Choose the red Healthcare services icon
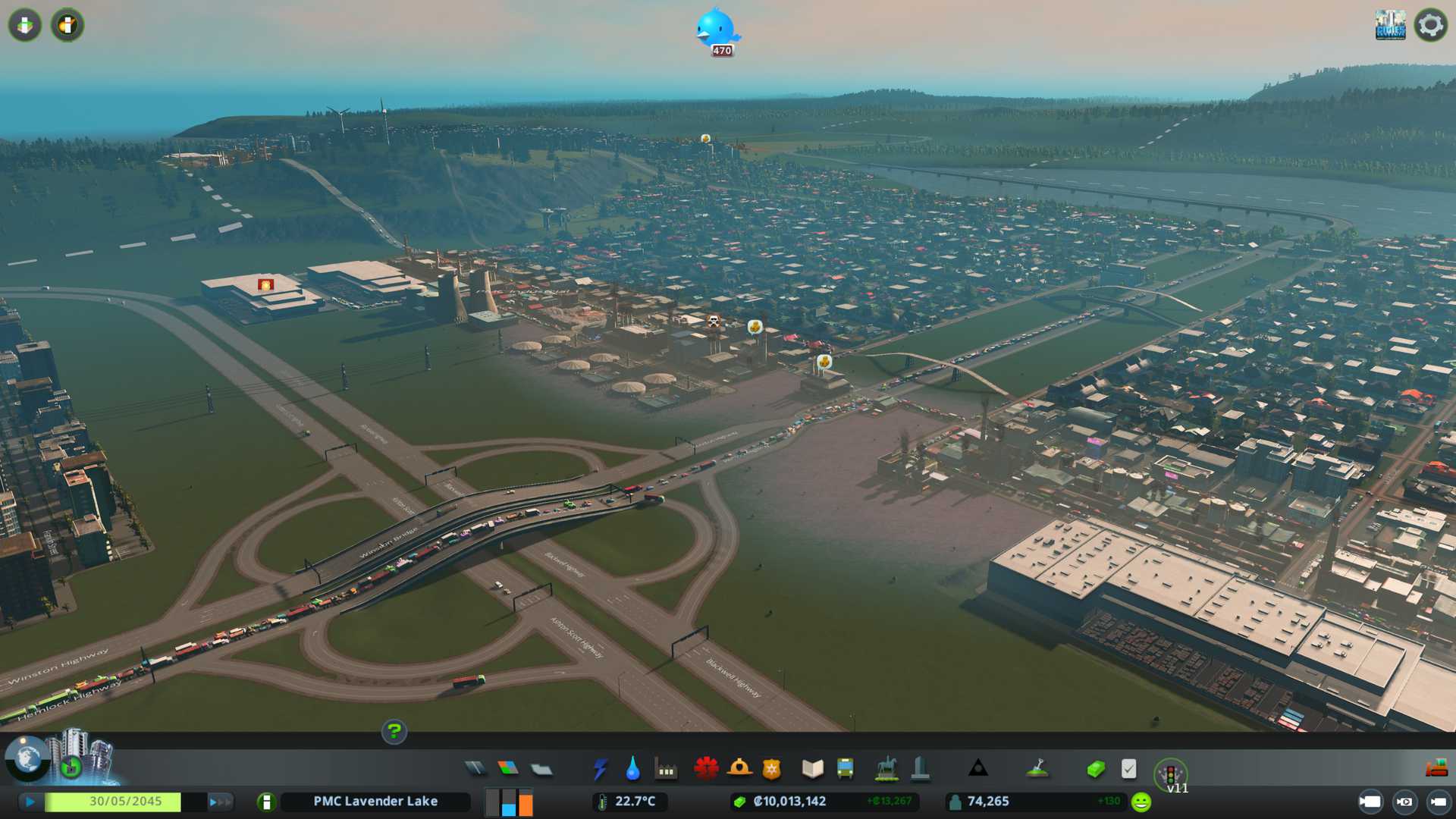 tap(706, 769)
